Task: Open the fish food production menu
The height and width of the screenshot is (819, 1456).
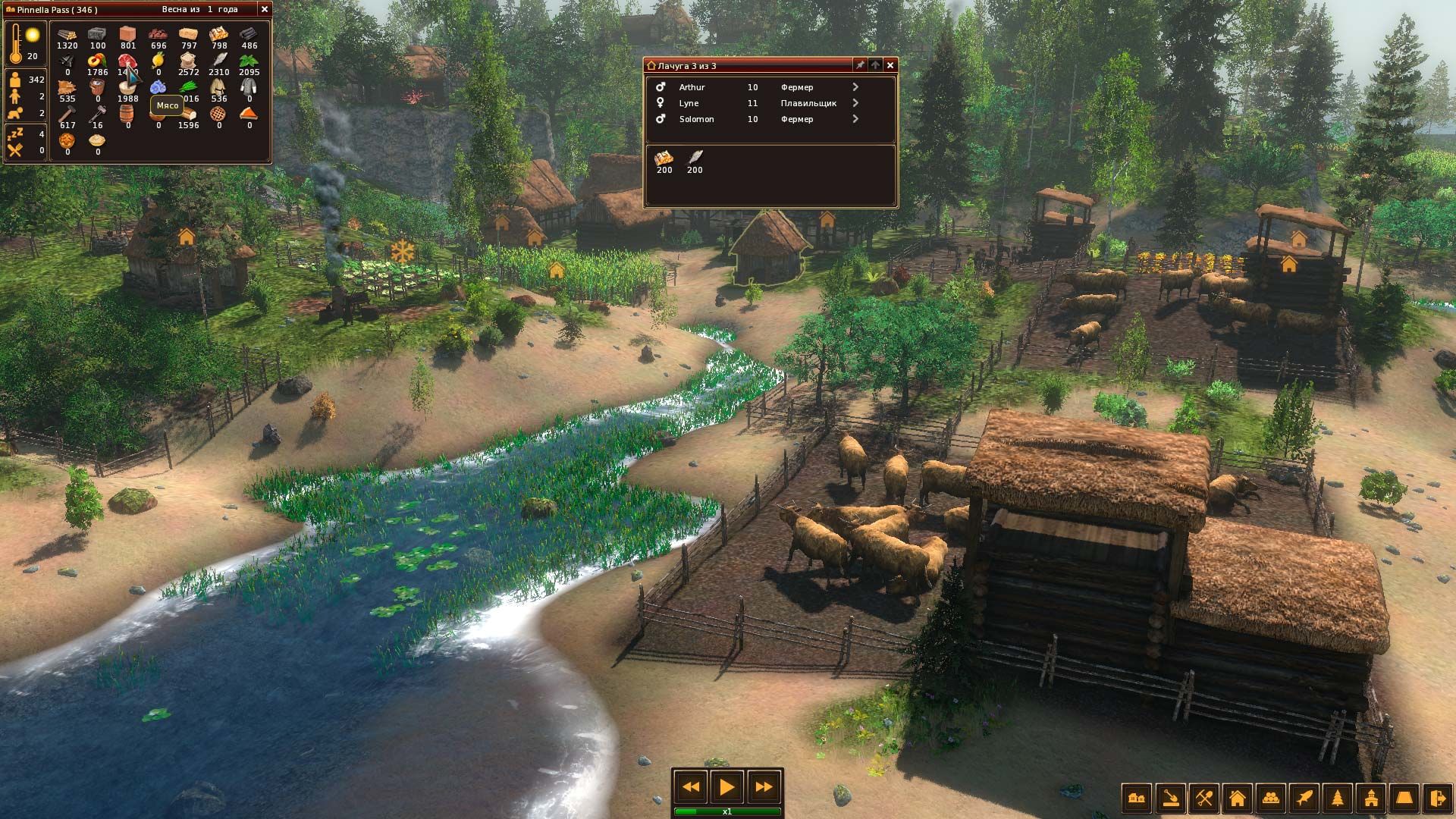Action: 1304,798
